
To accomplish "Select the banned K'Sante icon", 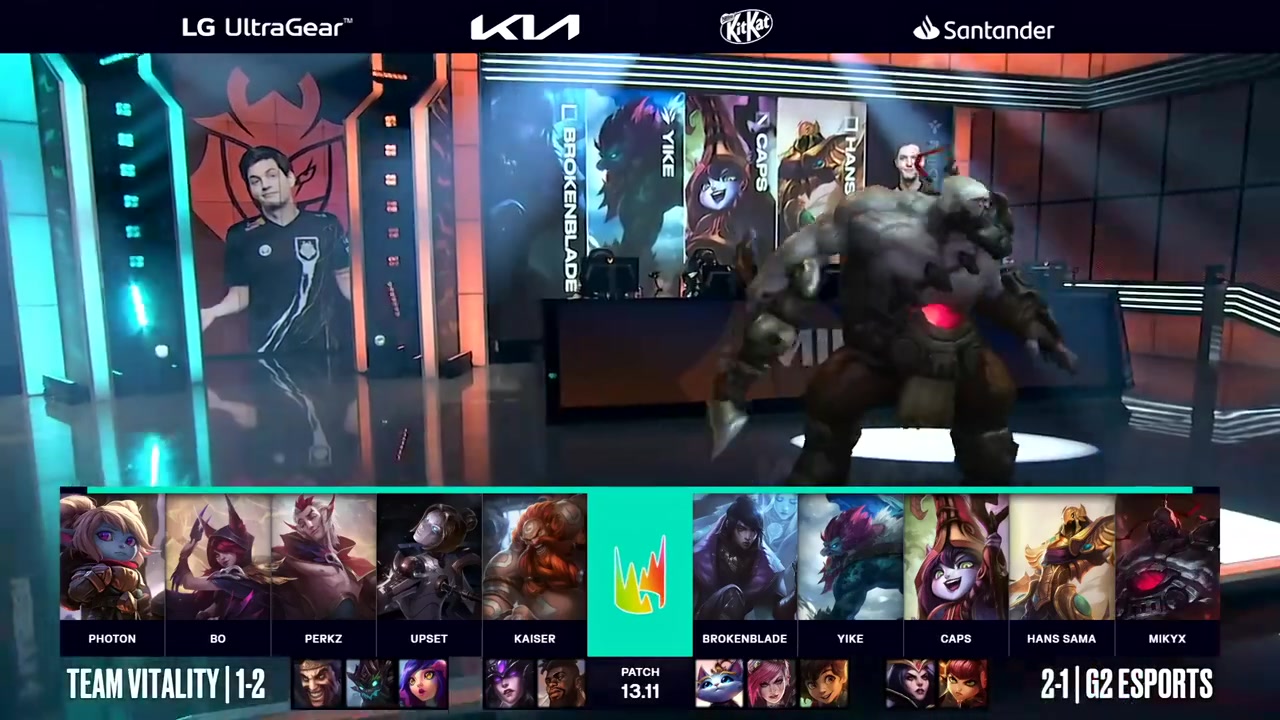I will [561, 684].
